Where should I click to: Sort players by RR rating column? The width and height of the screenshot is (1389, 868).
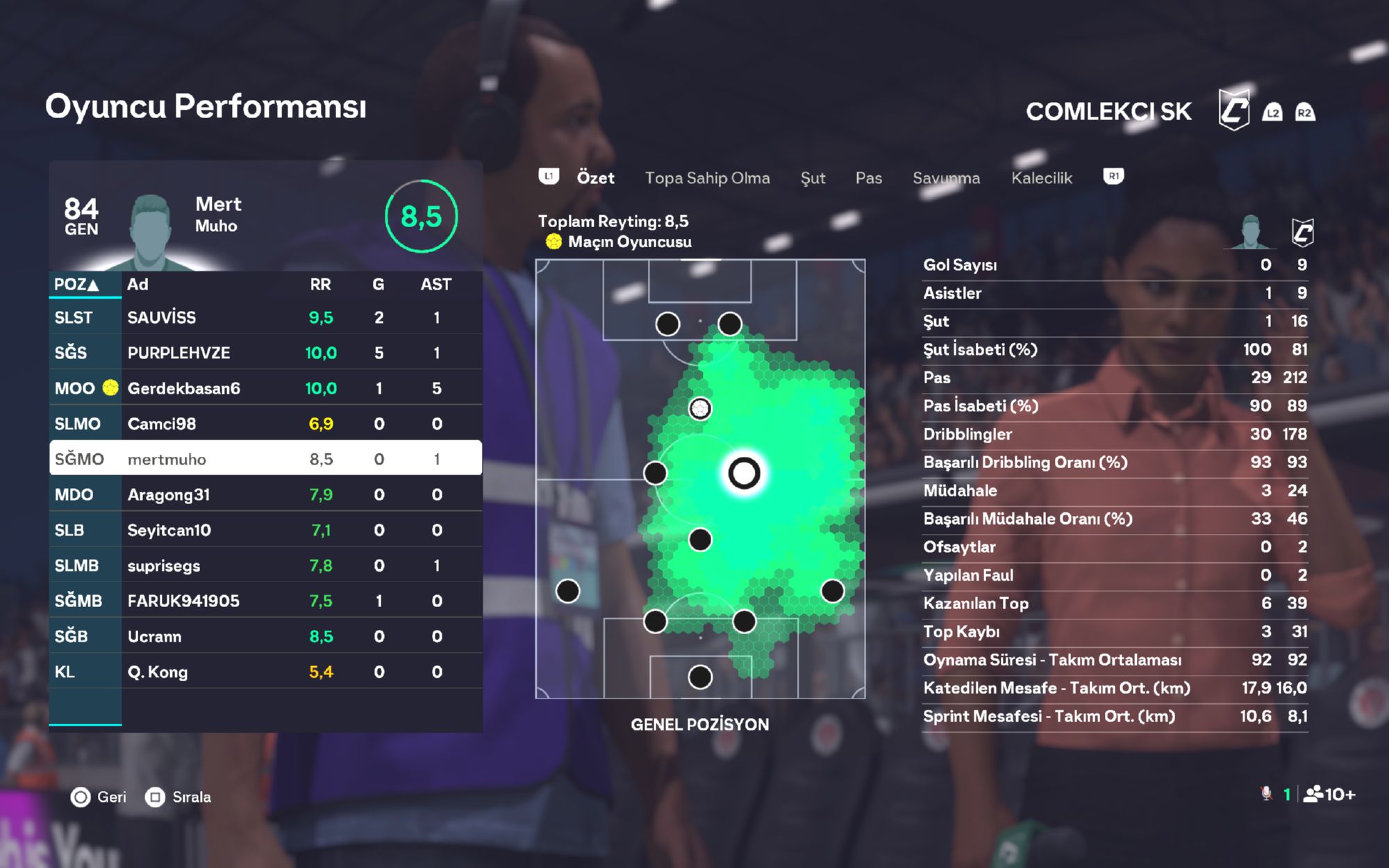pos(320,284)
